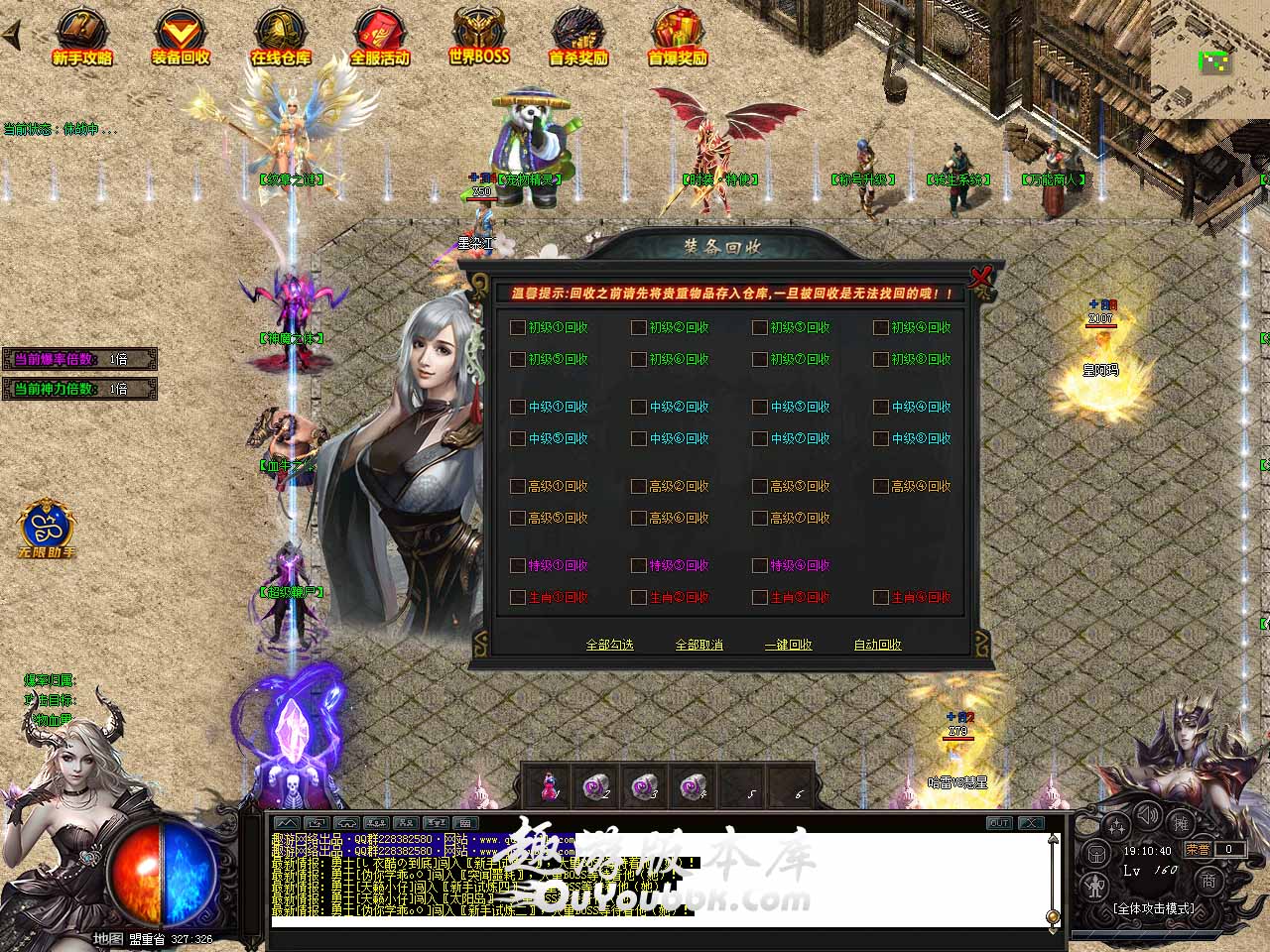1270x952 pixels.
Task: Click the 全部勾选 select-all link
Action: [609, 645]
